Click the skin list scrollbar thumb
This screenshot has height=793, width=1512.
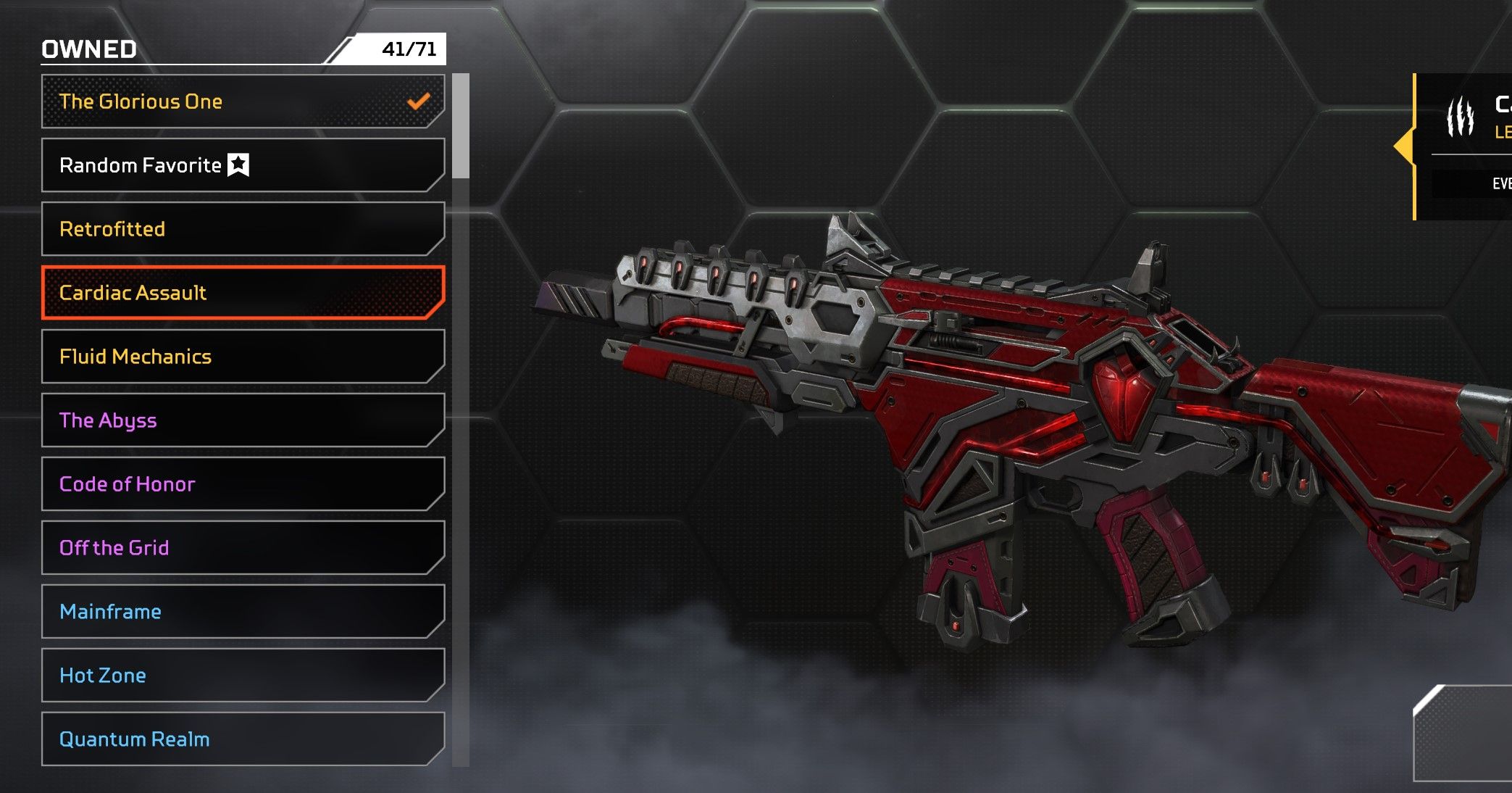(461, 125)
